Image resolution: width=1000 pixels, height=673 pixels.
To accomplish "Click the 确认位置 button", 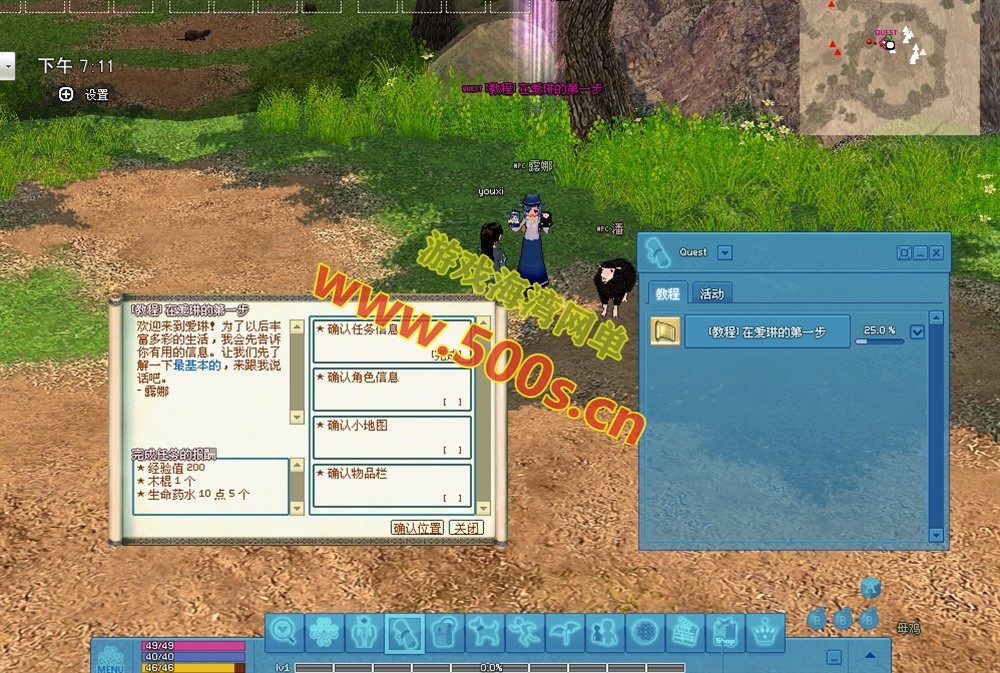I will click(417, 528).
